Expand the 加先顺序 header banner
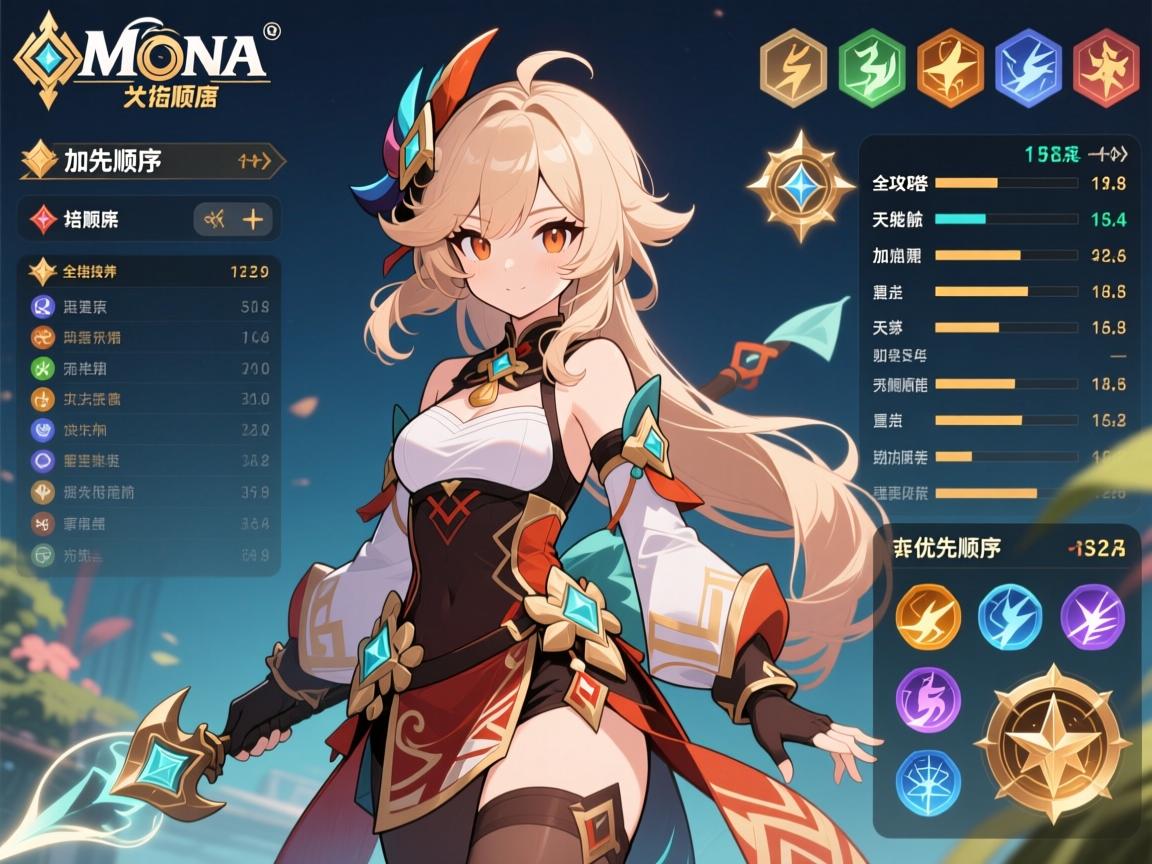The height and width of the screenshot is (864, 1152). tap(152, 160)
